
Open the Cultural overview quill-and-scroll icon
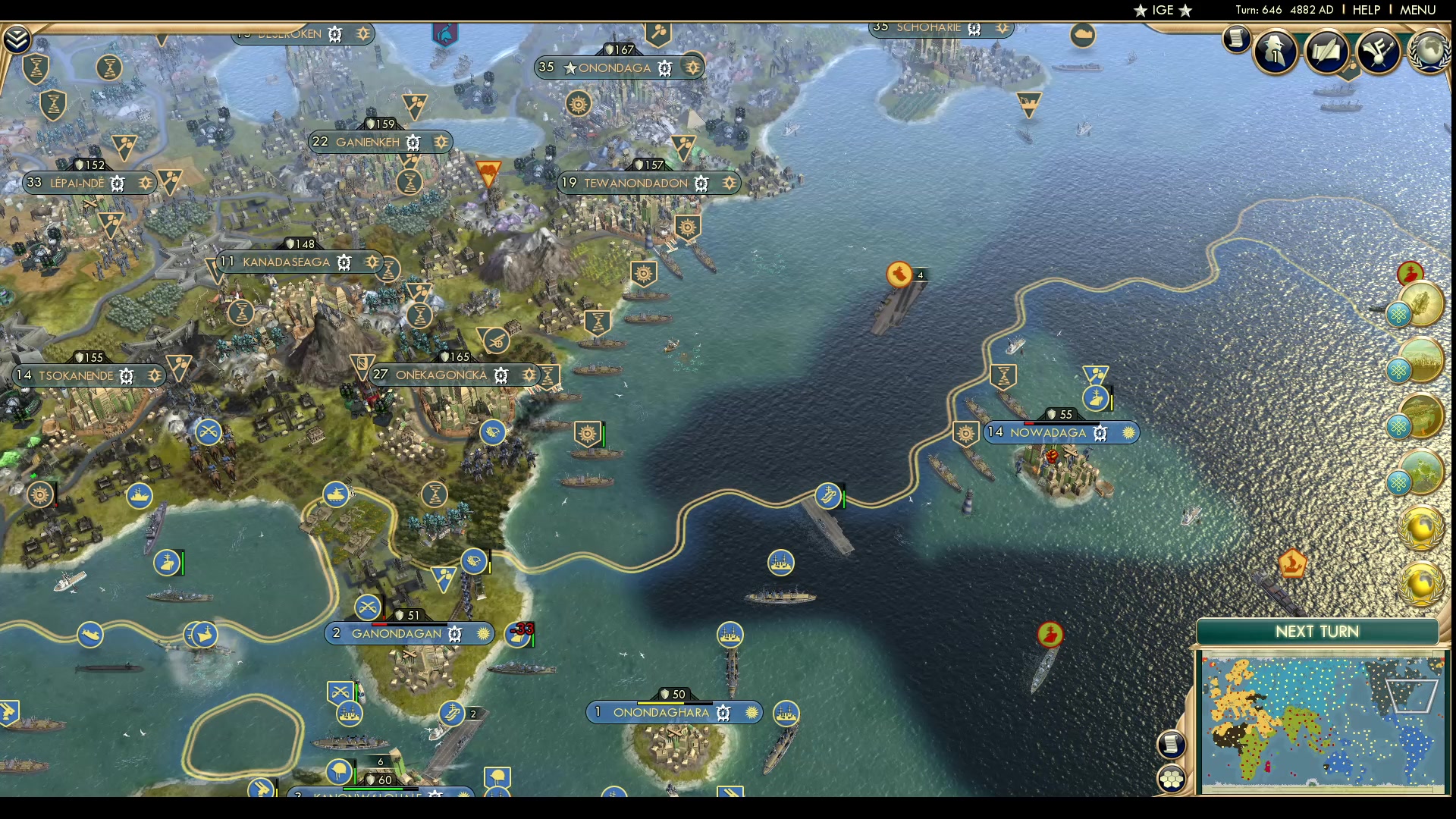[x=1327, y=51]
